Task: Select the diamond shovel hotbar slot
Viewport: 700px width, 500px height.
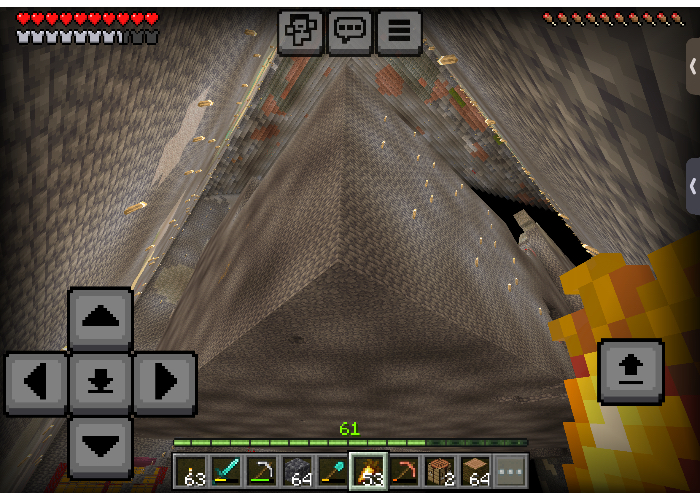Action: coord(333,471)
